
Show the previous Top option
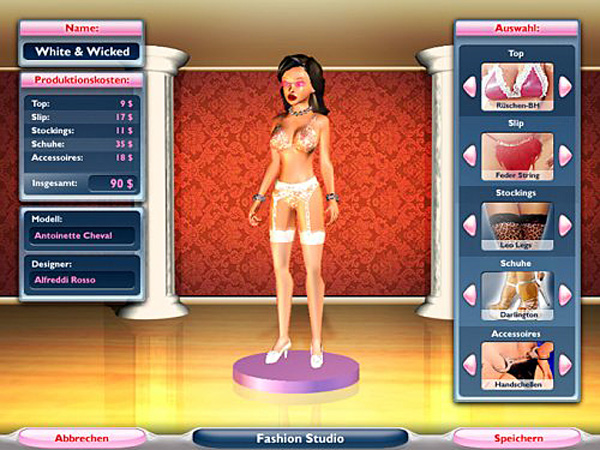pyautogui.click(x=467, y=87)
